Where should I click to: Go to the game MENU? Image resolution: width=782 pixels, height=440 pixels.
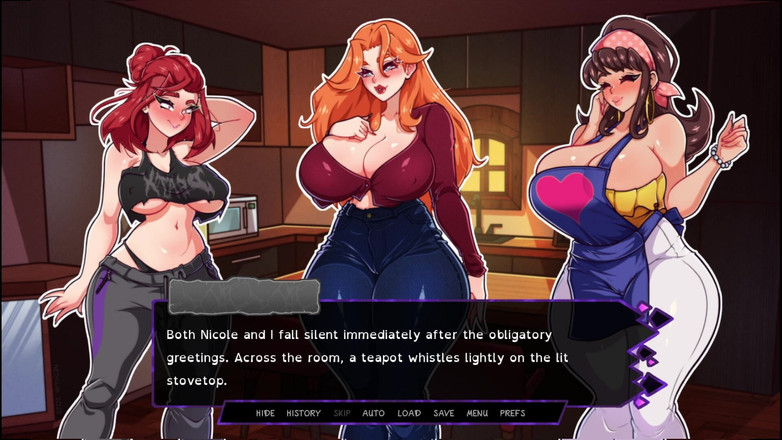coord(477,413)
